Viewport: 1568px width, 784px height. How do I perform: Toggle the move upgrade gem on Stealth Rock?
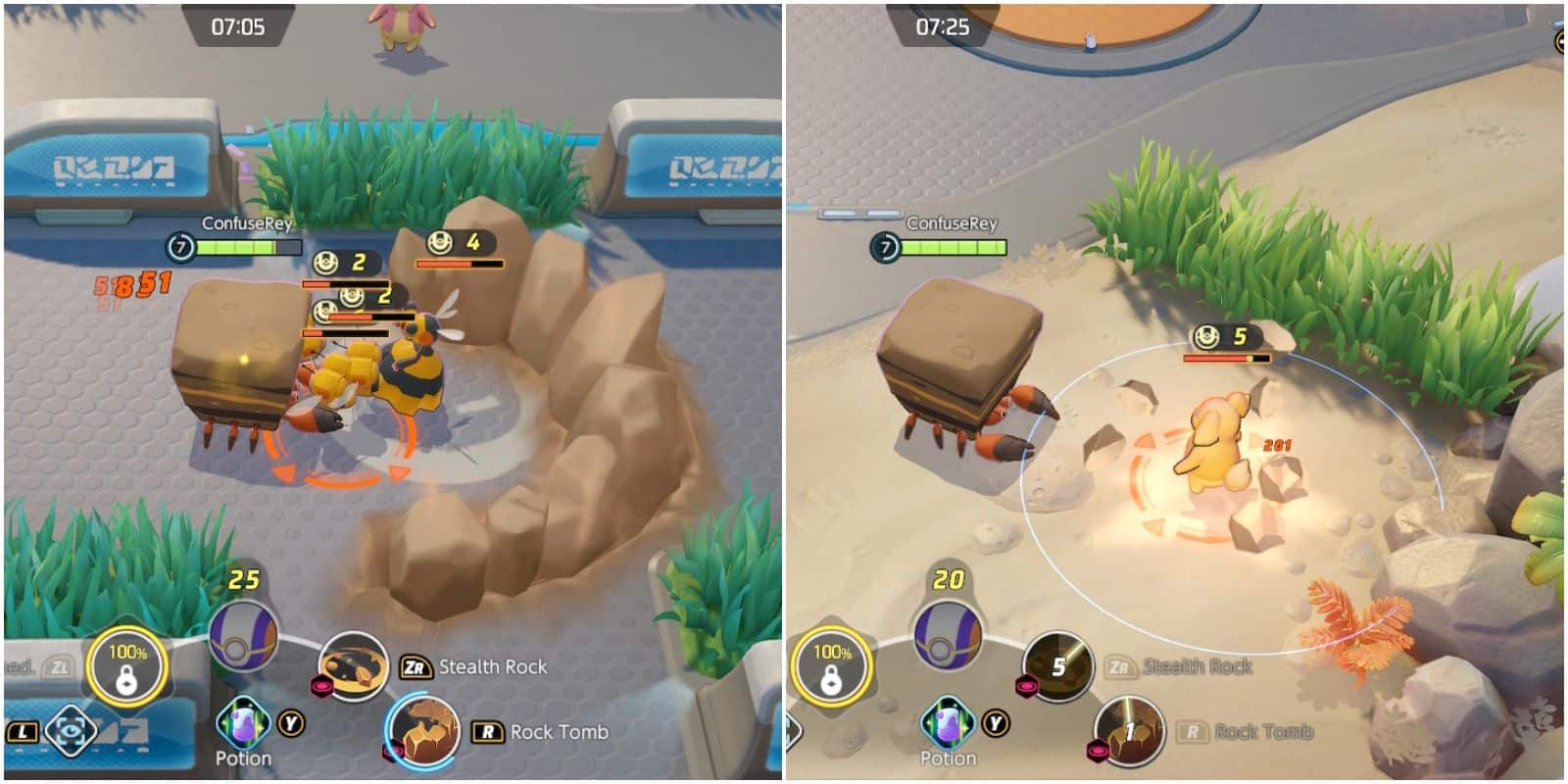pos(320,687)
